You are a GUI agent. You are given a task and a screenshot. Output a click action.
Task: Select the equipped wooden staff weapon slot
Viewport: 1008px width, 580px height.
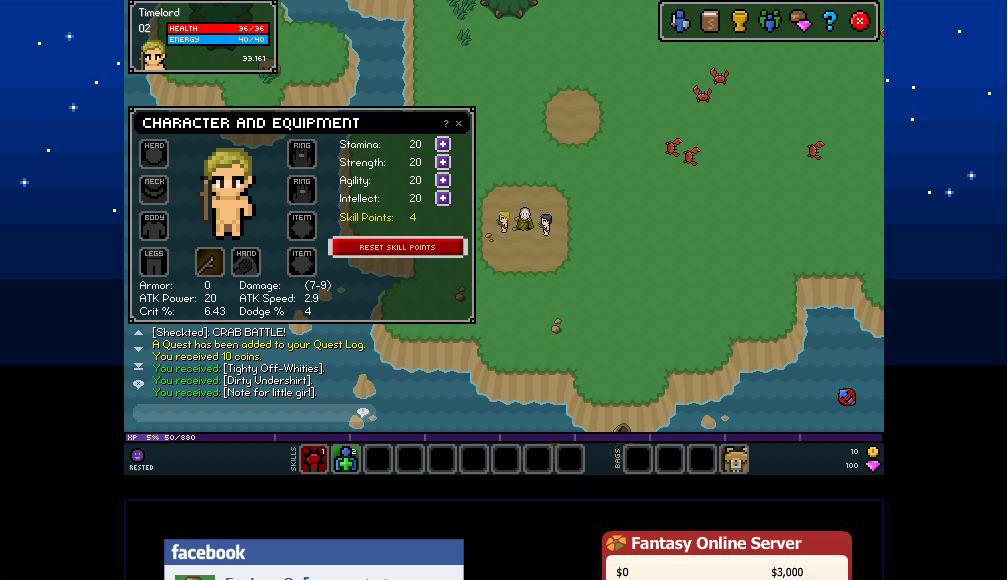point(209,262)
